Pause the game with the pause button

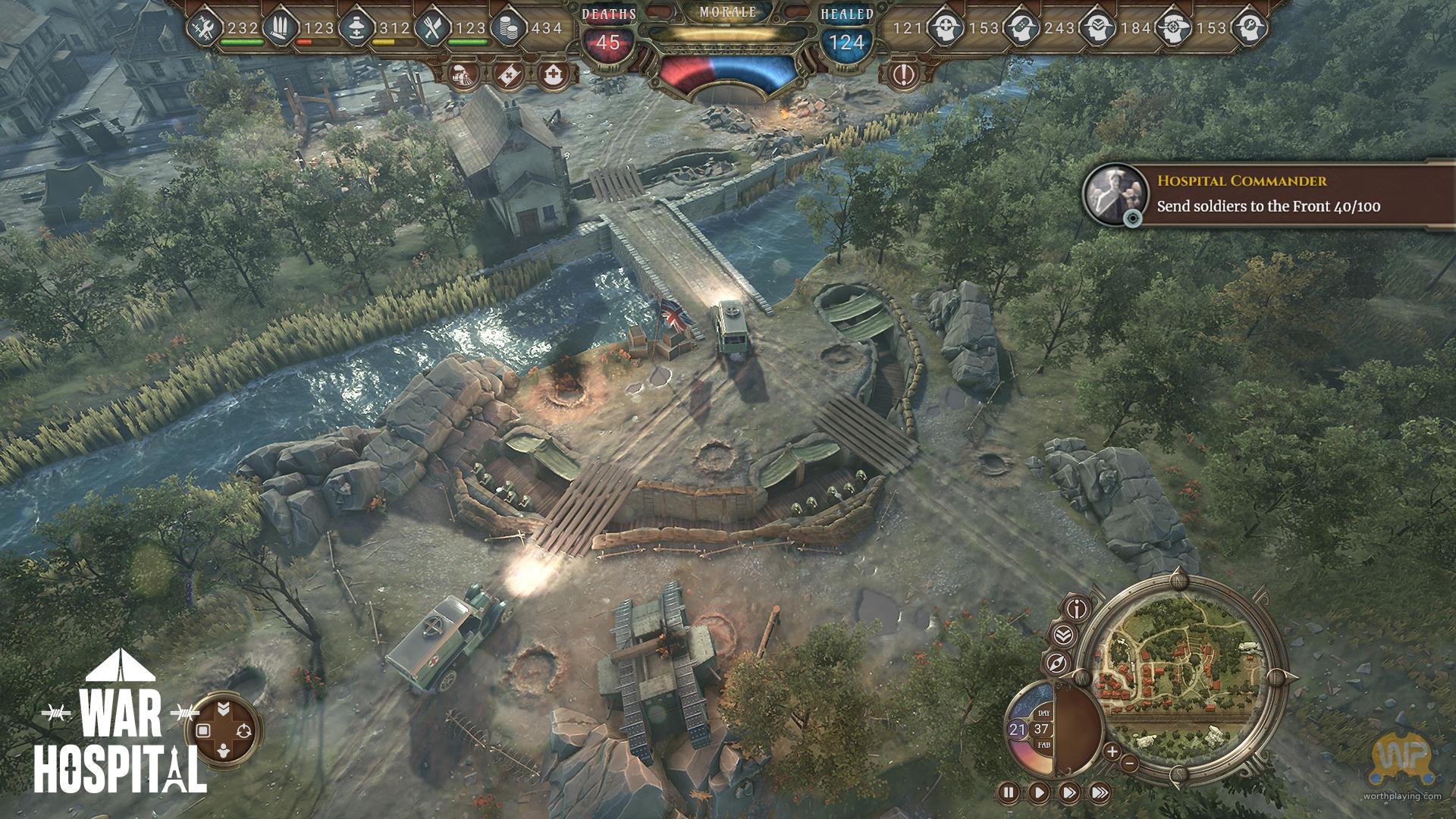click(1009, 793)
